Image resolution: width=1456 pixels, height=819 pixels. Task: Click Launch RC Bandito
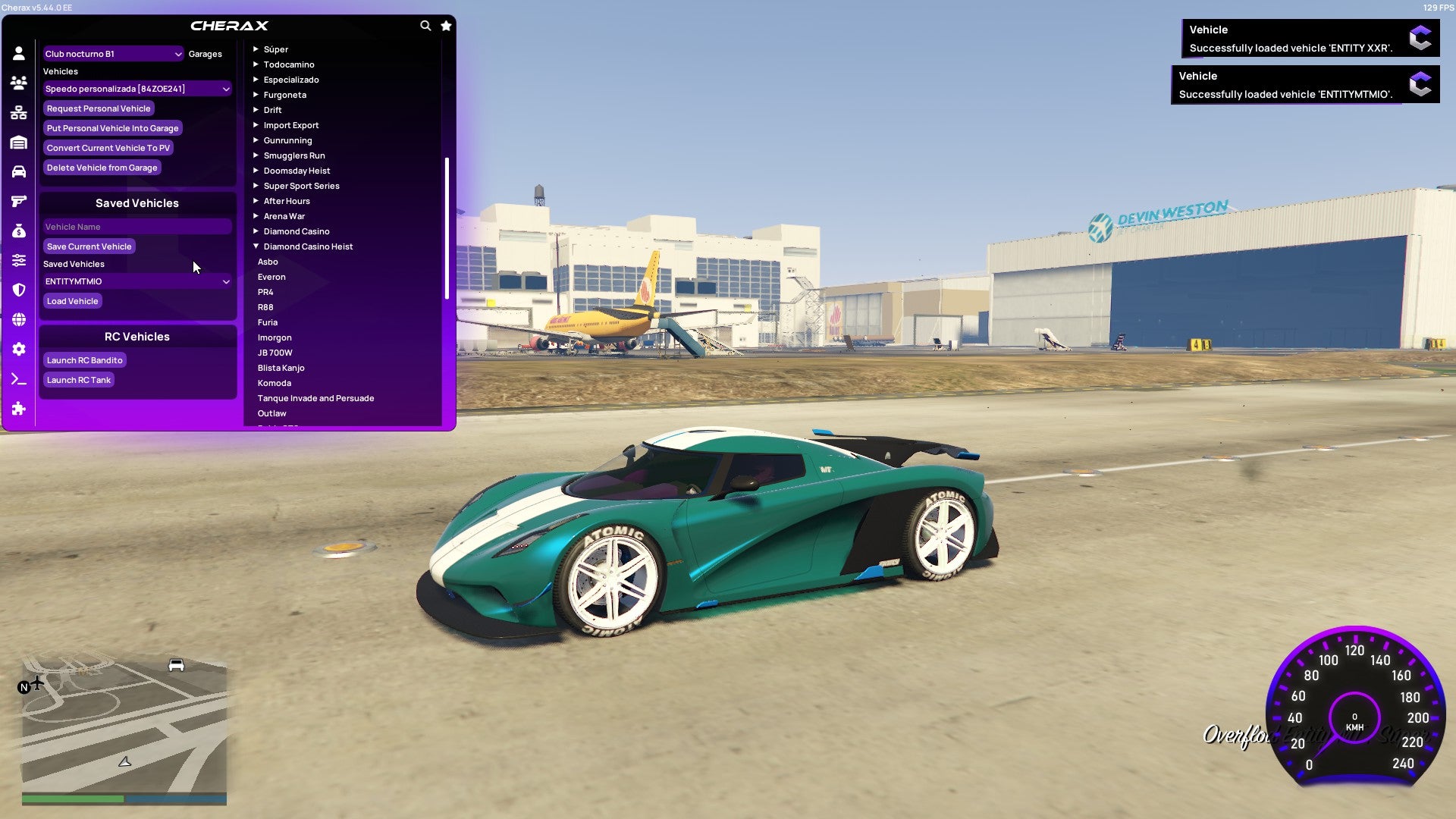coord(84,360)
